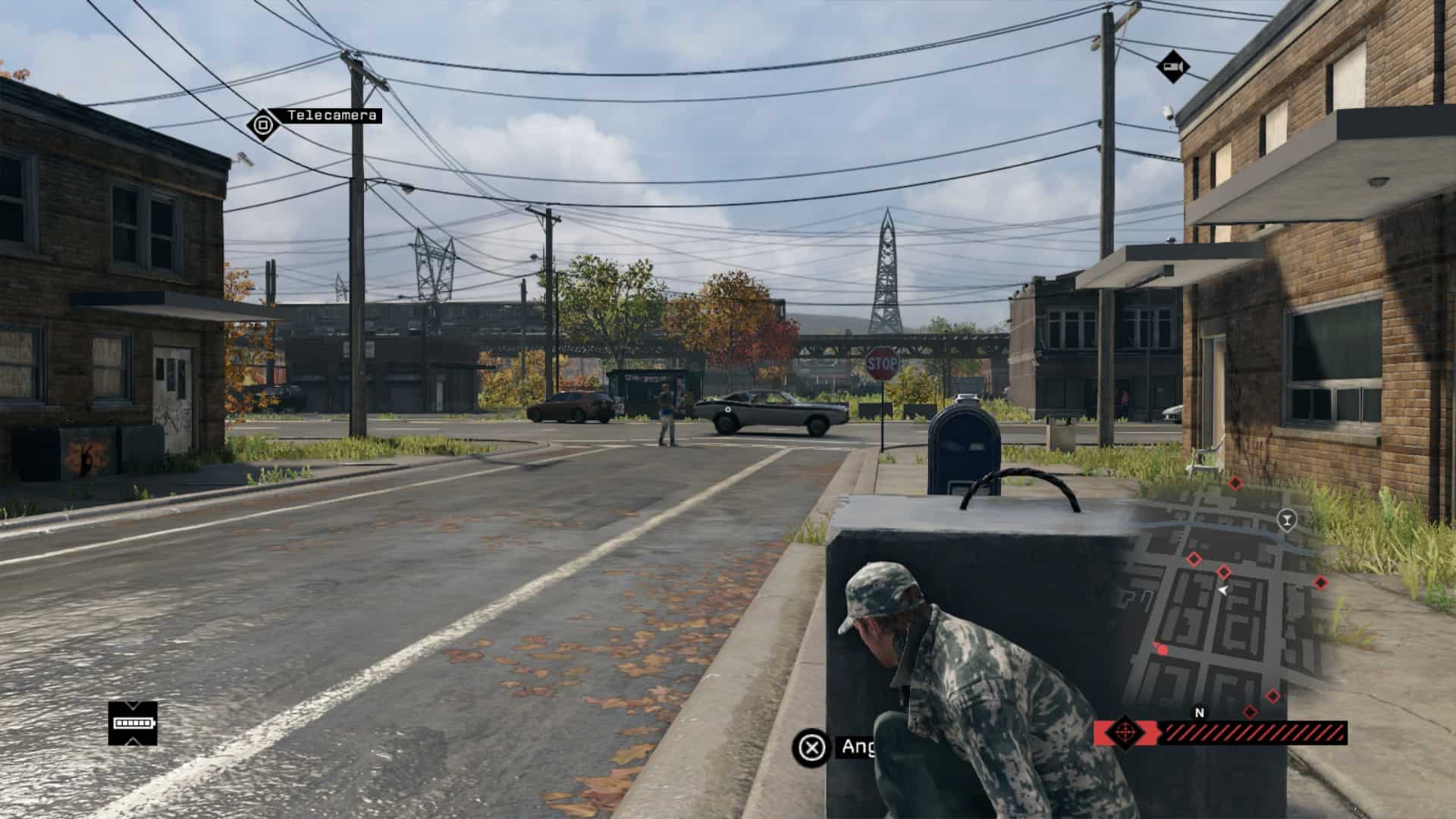Click the north N compass indicator

[x=1199, y=713]
